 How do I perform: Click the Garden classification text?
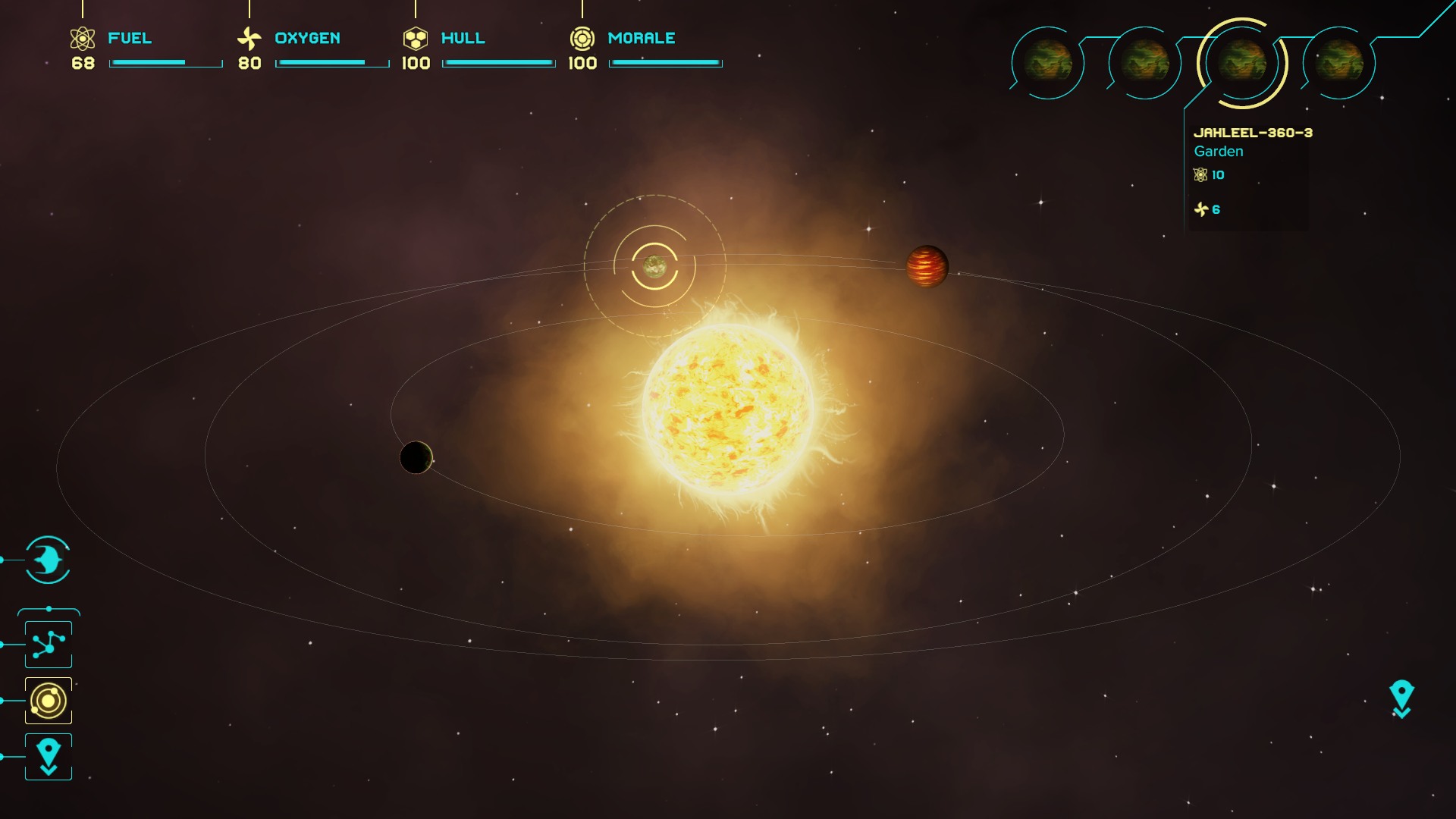[1217, 151]
